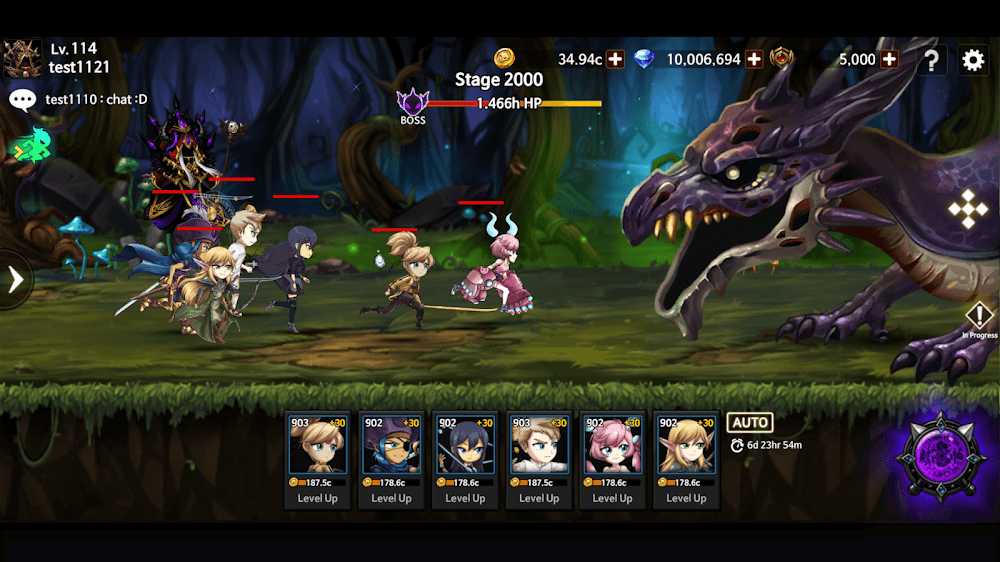Level up the blonde elf hero
The height and width of the screenshot is (562, 1000).
[x=686, y=498]
